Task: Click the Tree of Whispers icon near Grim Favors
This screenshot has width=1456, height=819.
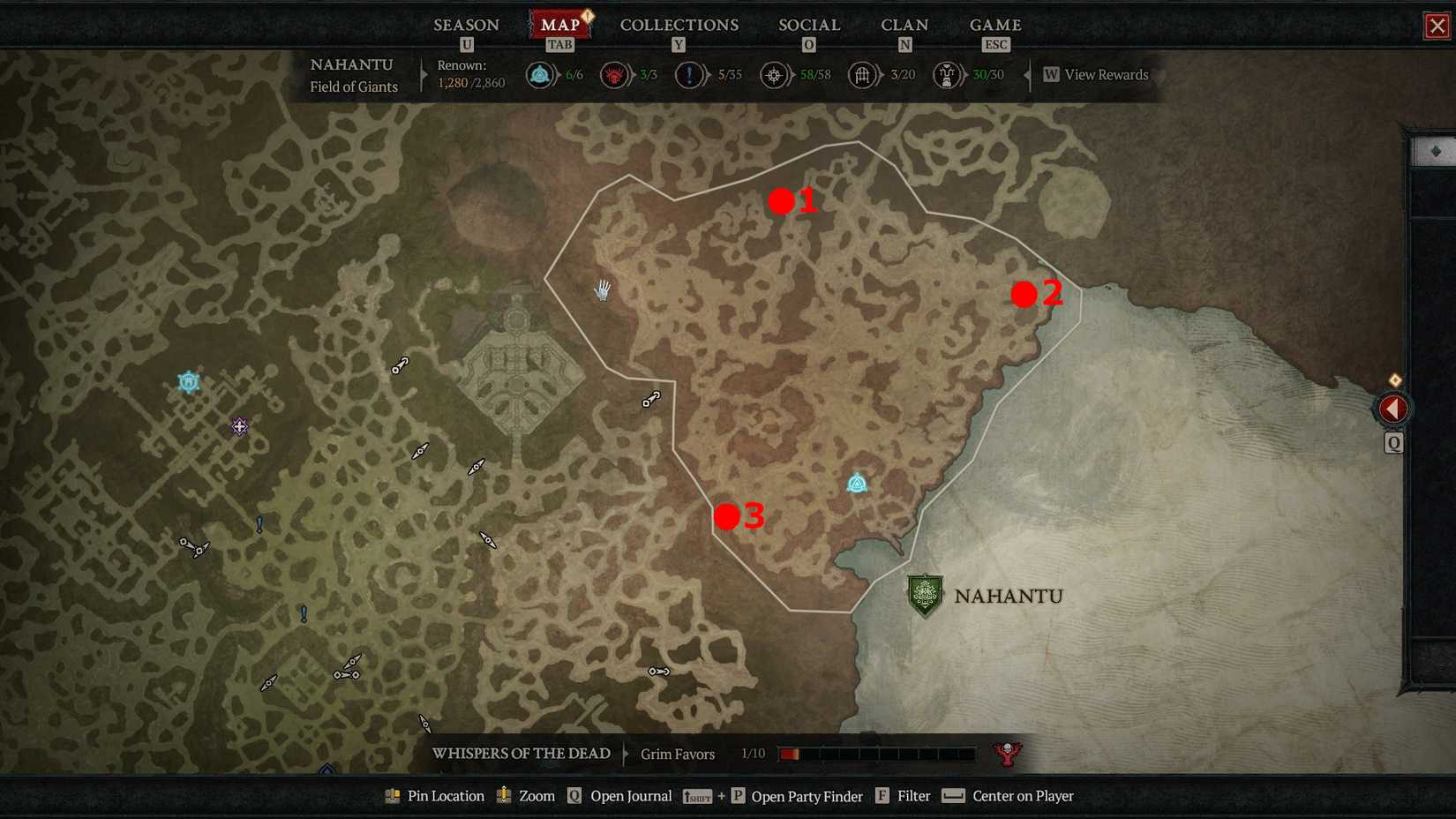Action: pyautogui.click(x=1007, y=753)
